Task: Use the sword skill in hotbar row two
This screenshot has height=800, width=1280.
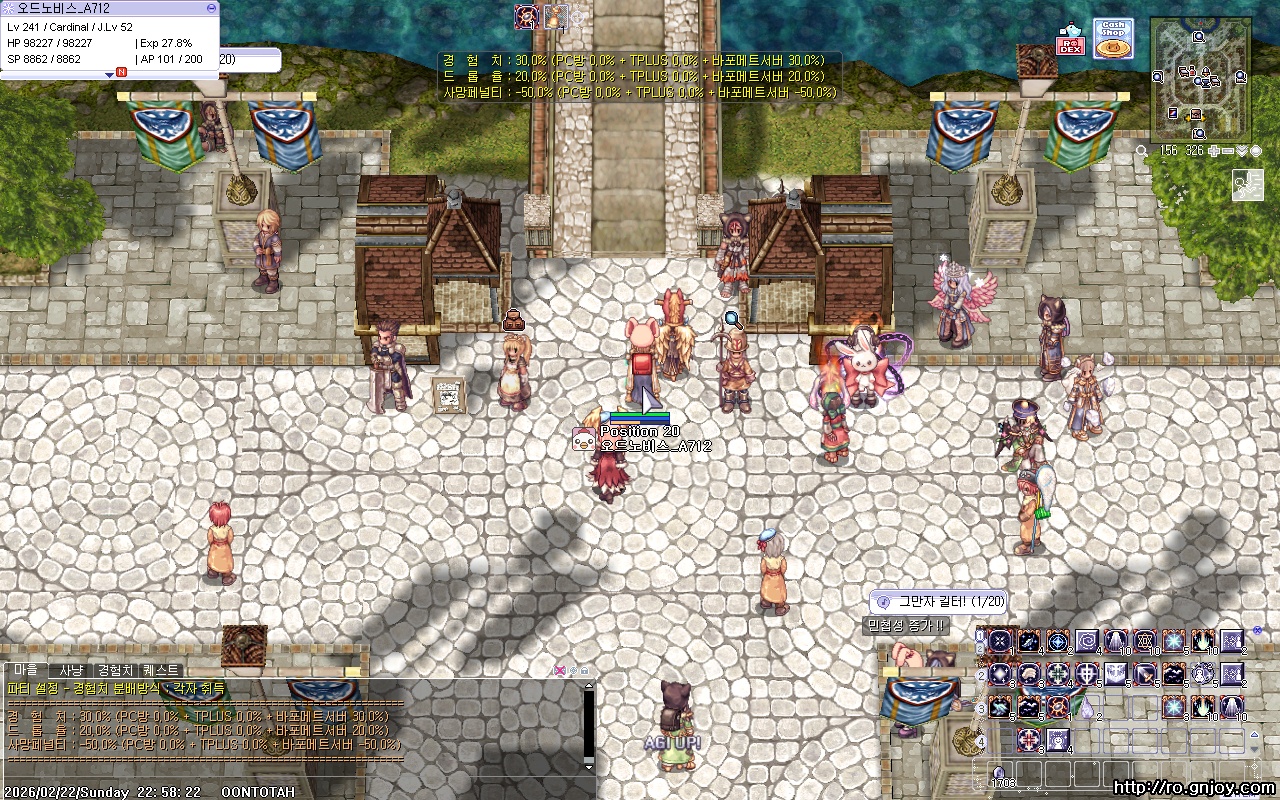Action: click(1145, 674)
